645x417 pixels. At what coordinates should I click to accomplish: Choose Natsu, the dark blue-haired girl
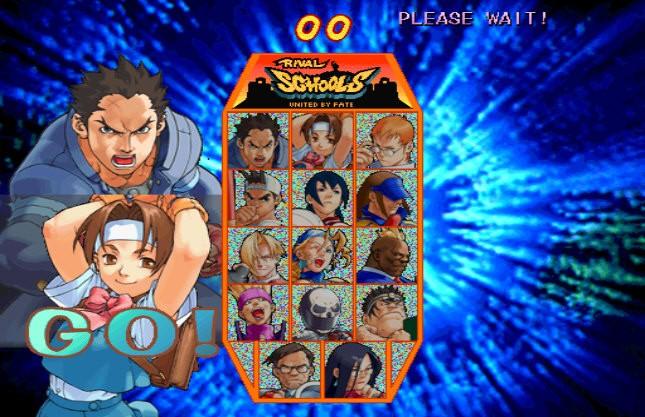point(322,197)
